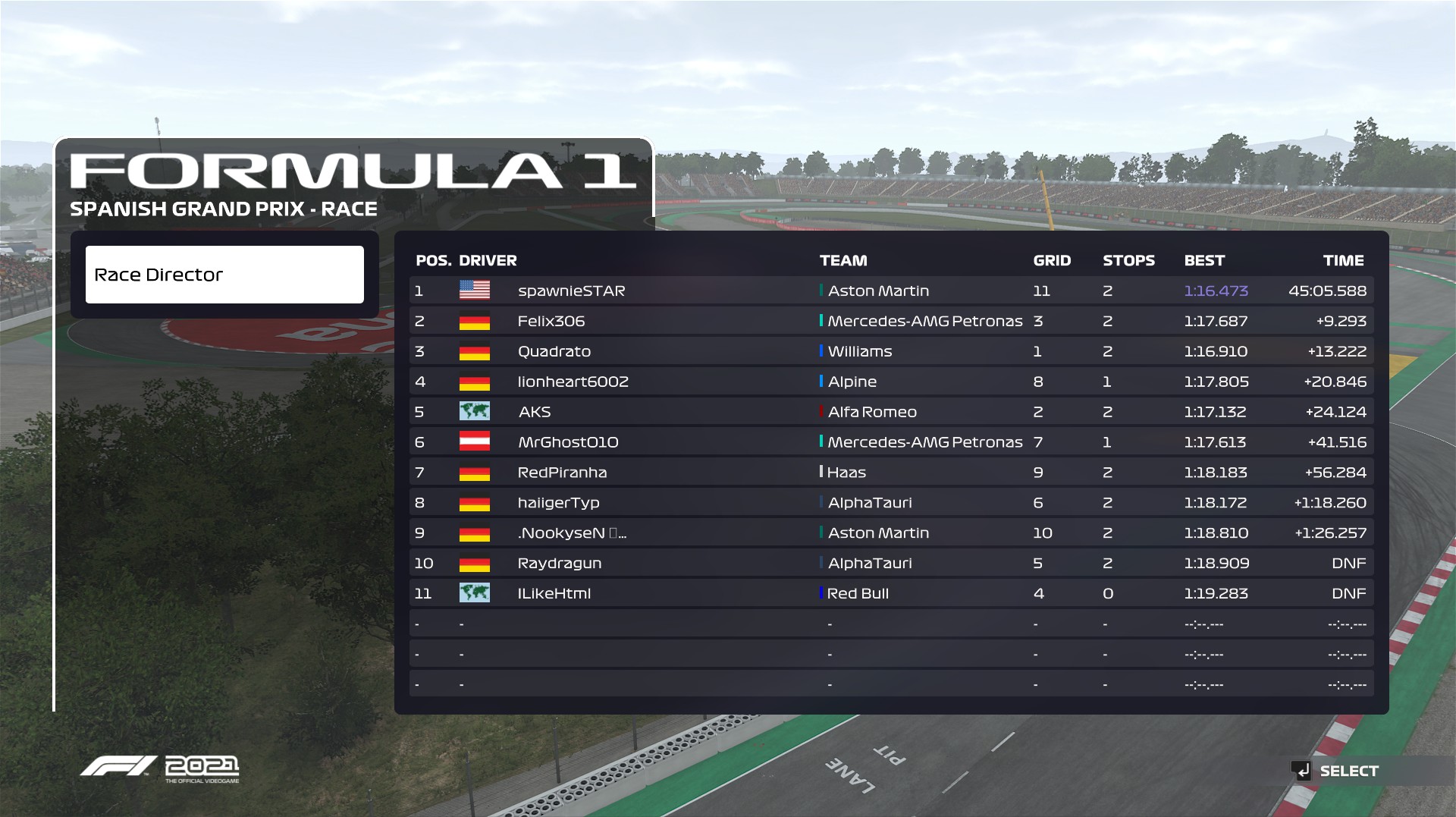Select spawnieSTAR's result row

(891, 291)
